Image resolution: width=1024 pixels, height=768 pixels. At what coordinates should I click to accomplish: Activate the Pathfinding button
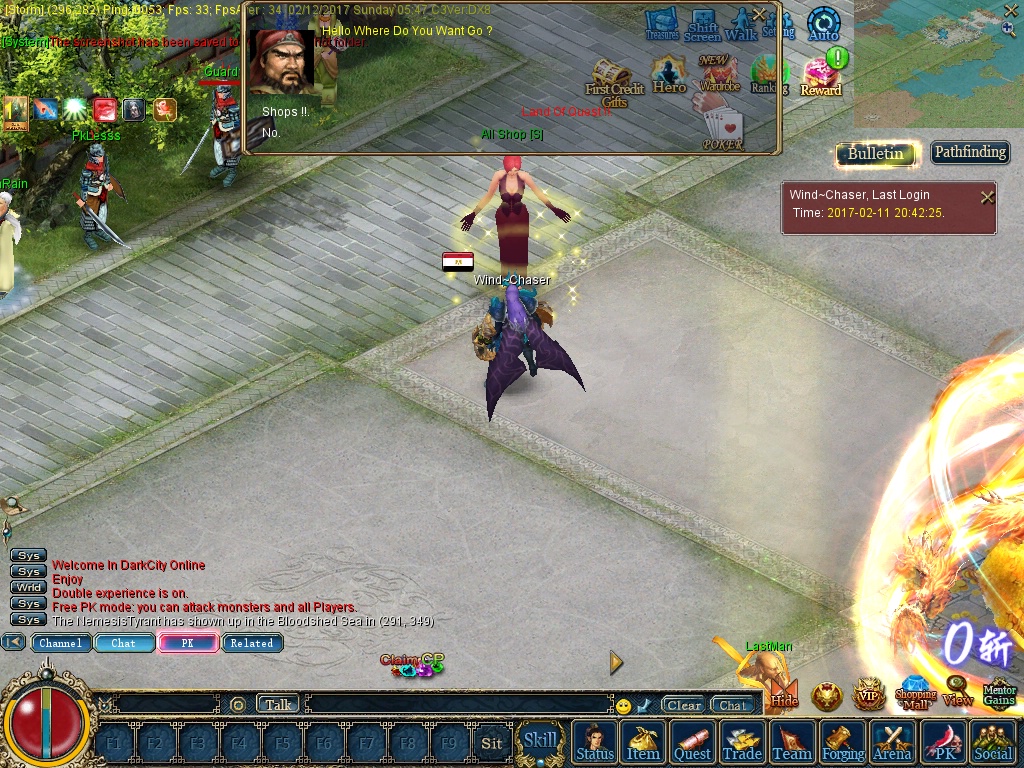pyautogui.click(x=969, y=153)
